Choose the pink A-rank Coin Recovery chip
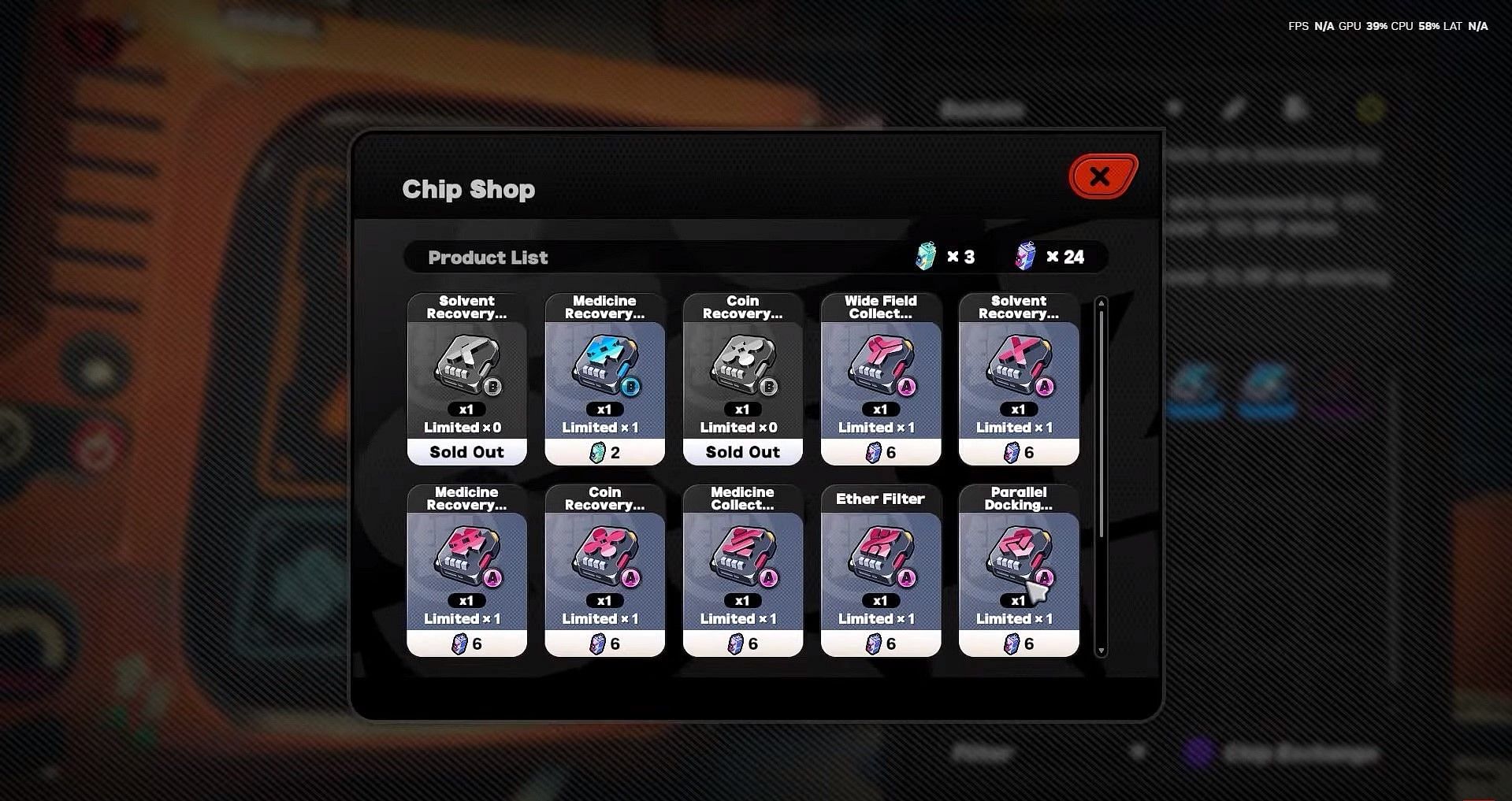 point(604,570)
